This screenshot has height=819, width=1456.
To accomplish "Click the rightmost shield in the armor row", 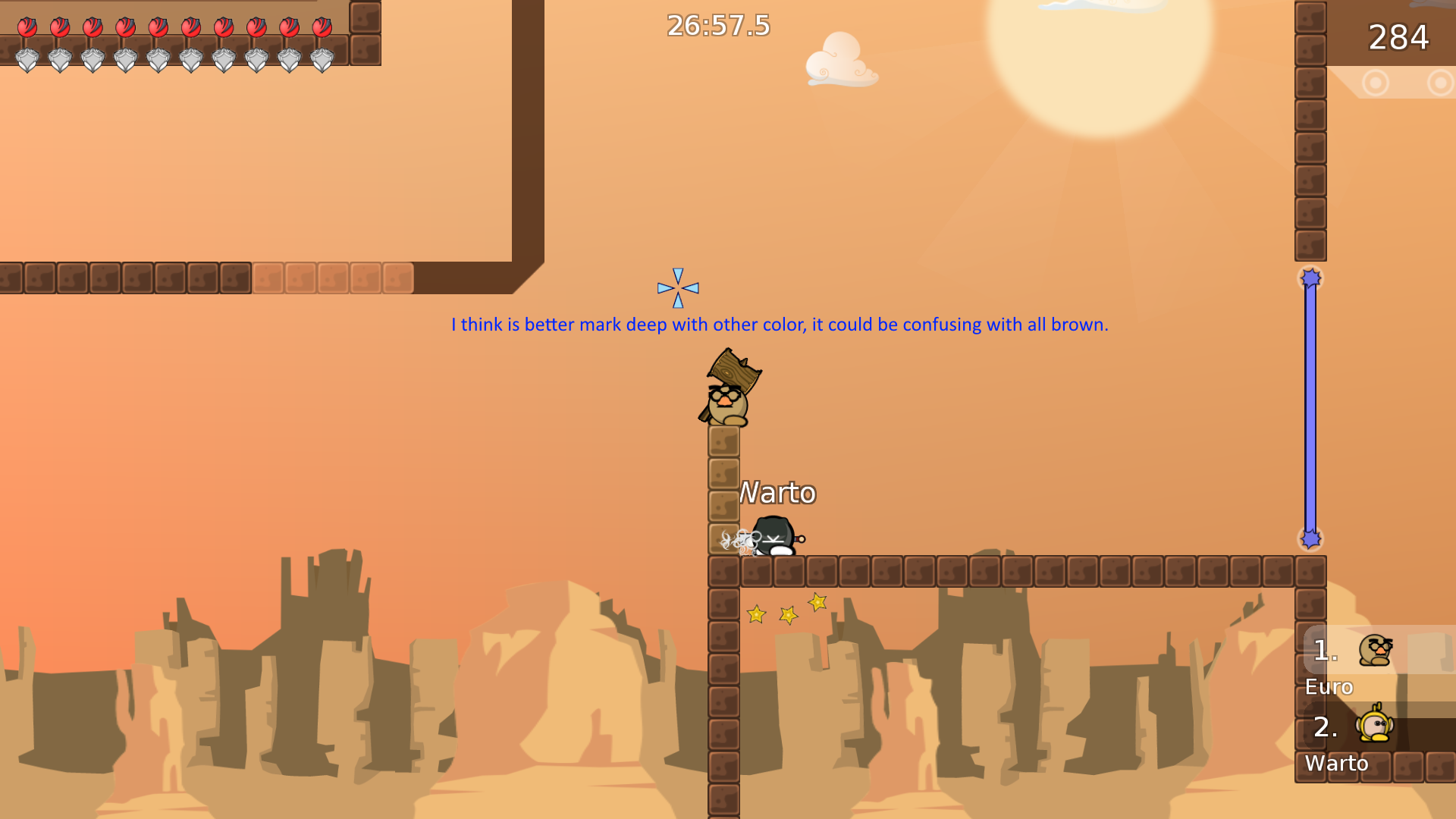I will pyautogui.click(x=324, y=59).
